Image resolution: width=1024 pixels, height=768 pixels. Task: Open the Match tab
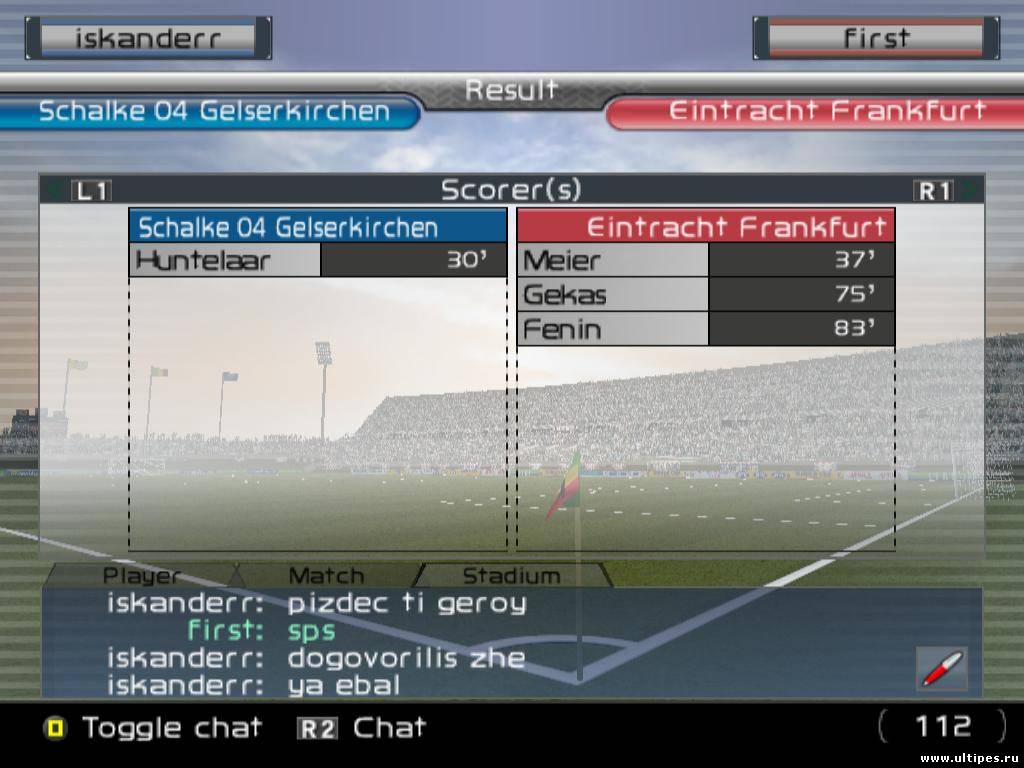[x=326, y=576]
